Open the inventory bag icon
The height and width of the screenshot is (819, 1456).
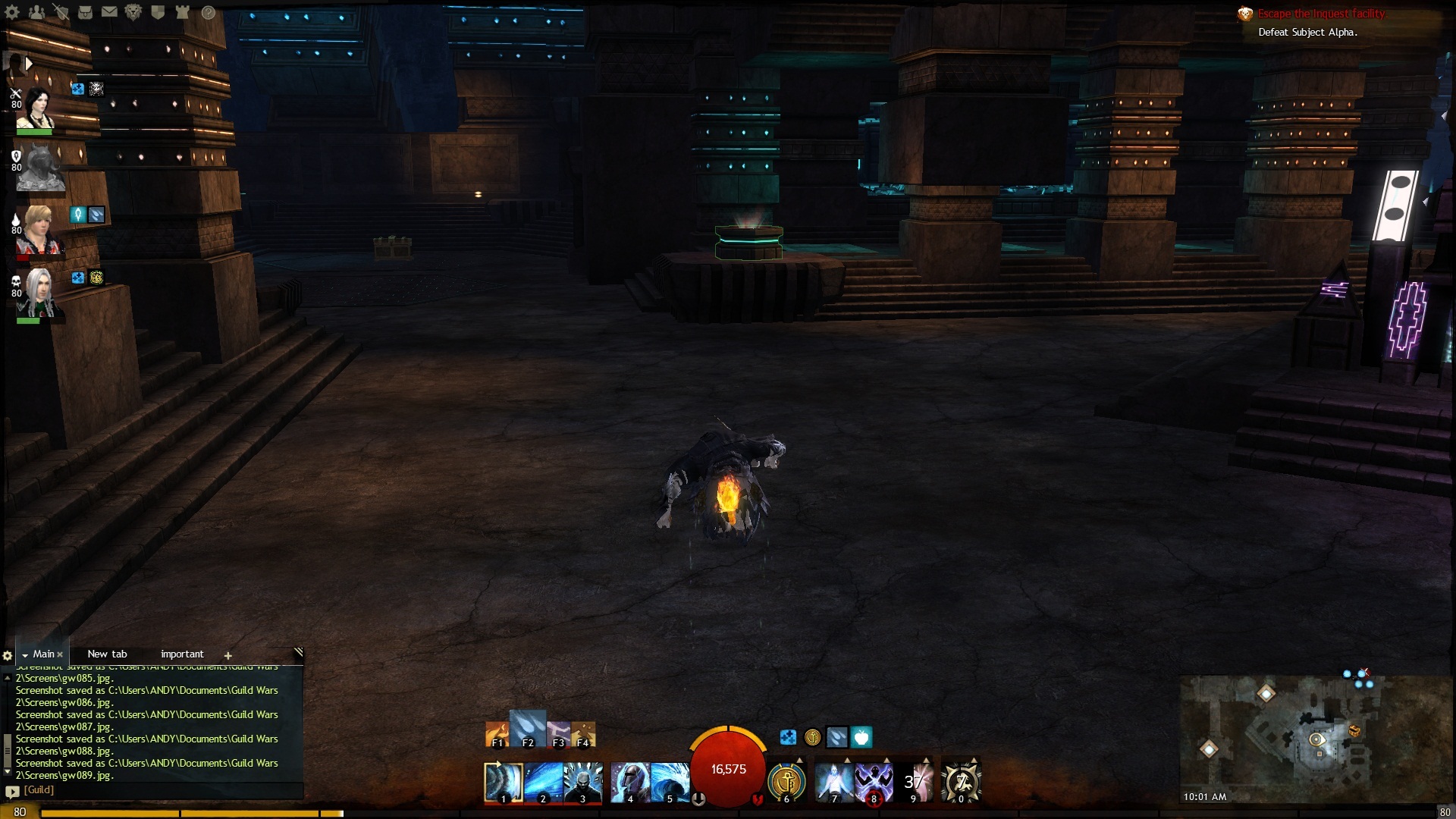85,12
